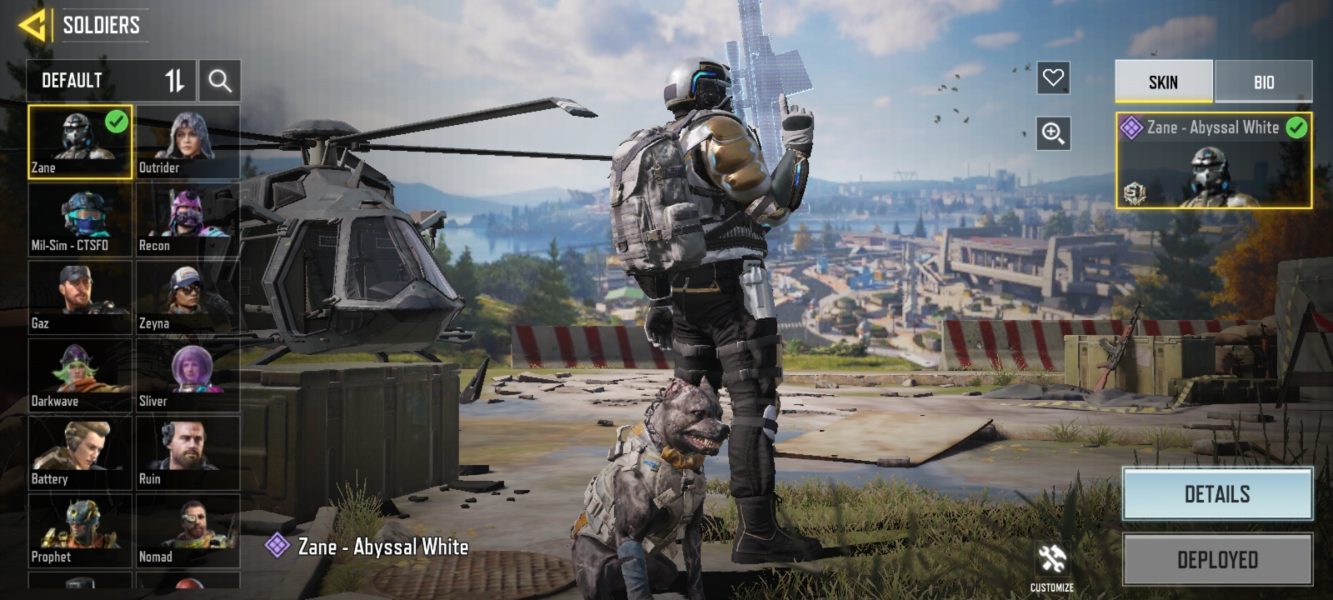Image resolution: width=1333 pixels, height=600 pixels.
Task: Mark skin as favorite with heart icon
Action: pos(1053,78)
